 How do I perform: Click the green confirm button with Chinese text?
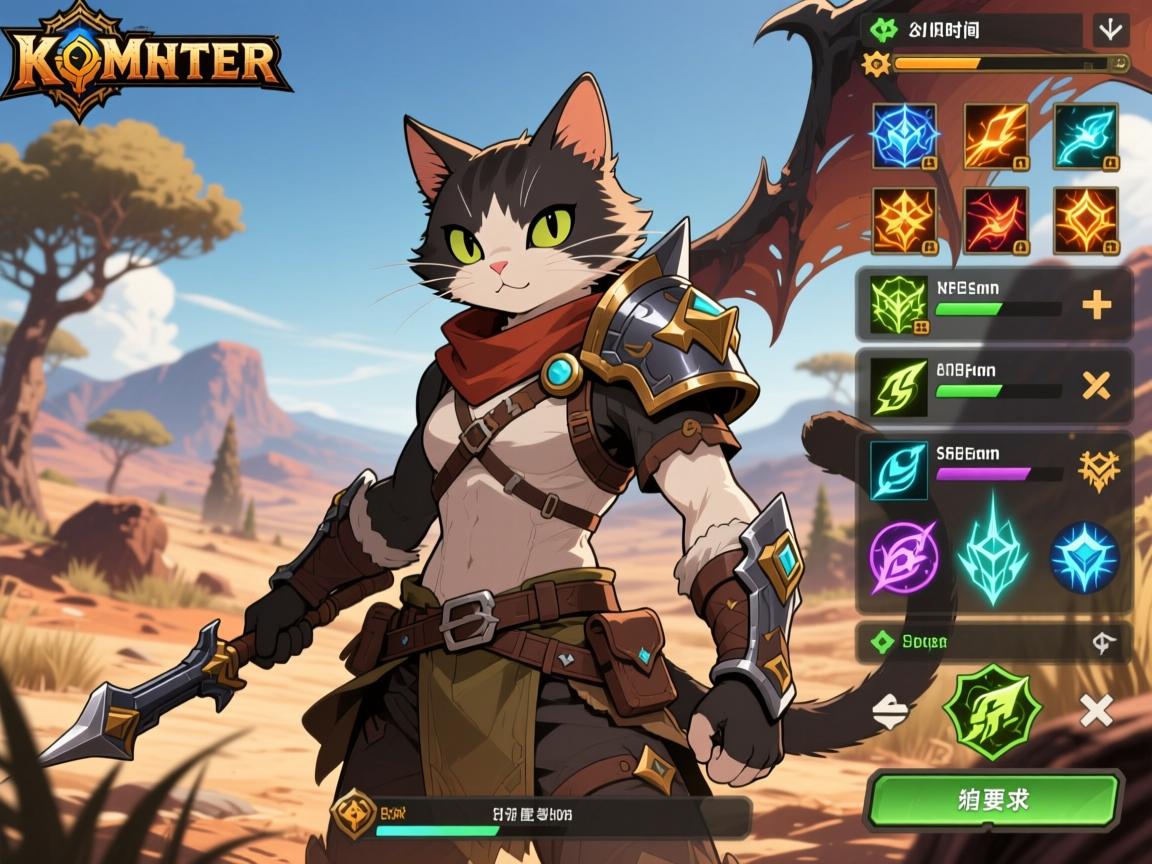(993, 800)
